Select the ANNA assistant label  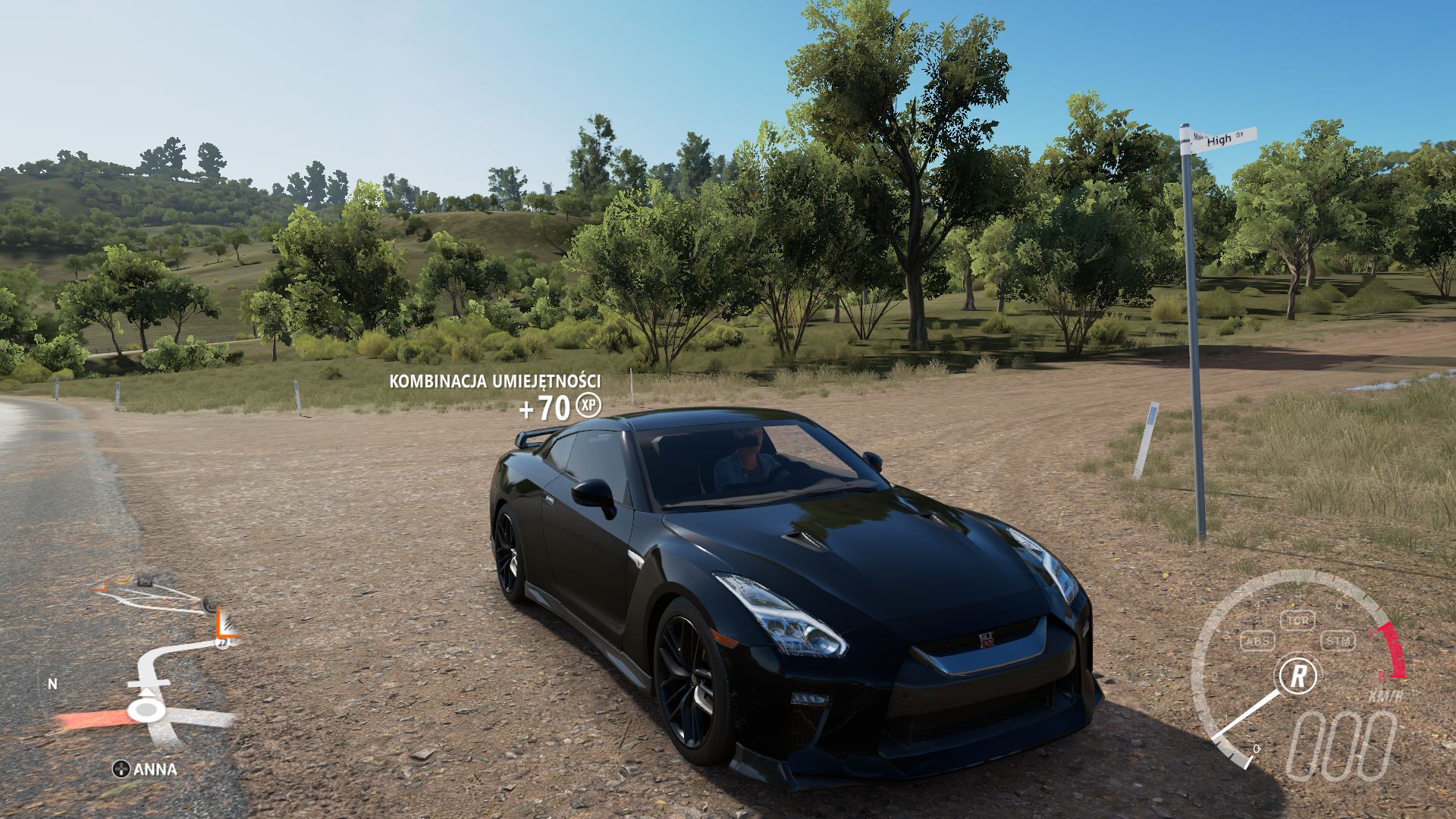155,768
